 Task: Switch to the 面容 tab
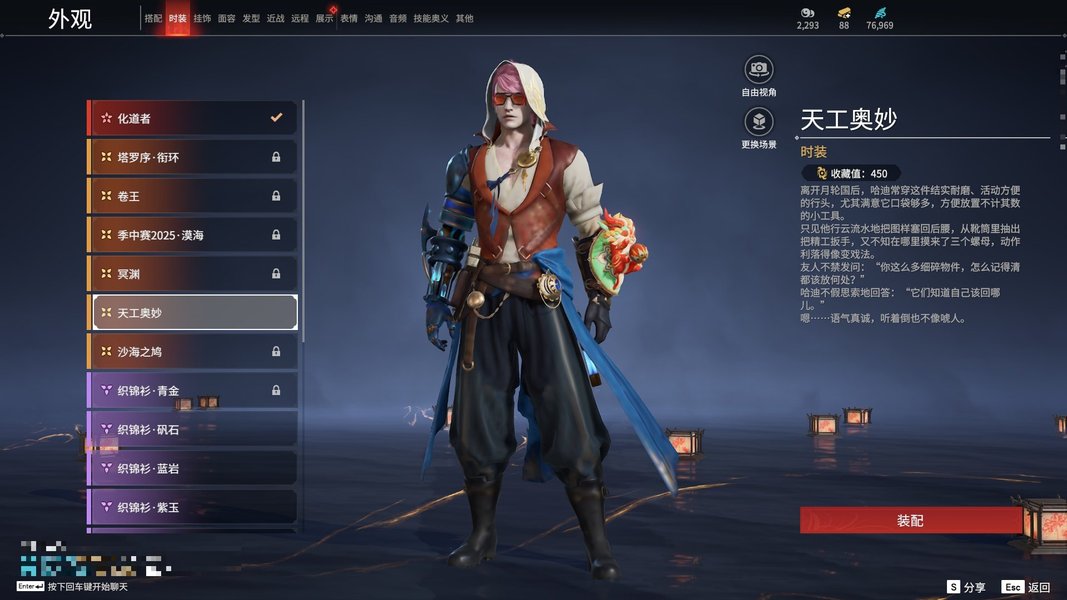click(x=227, y=19)
